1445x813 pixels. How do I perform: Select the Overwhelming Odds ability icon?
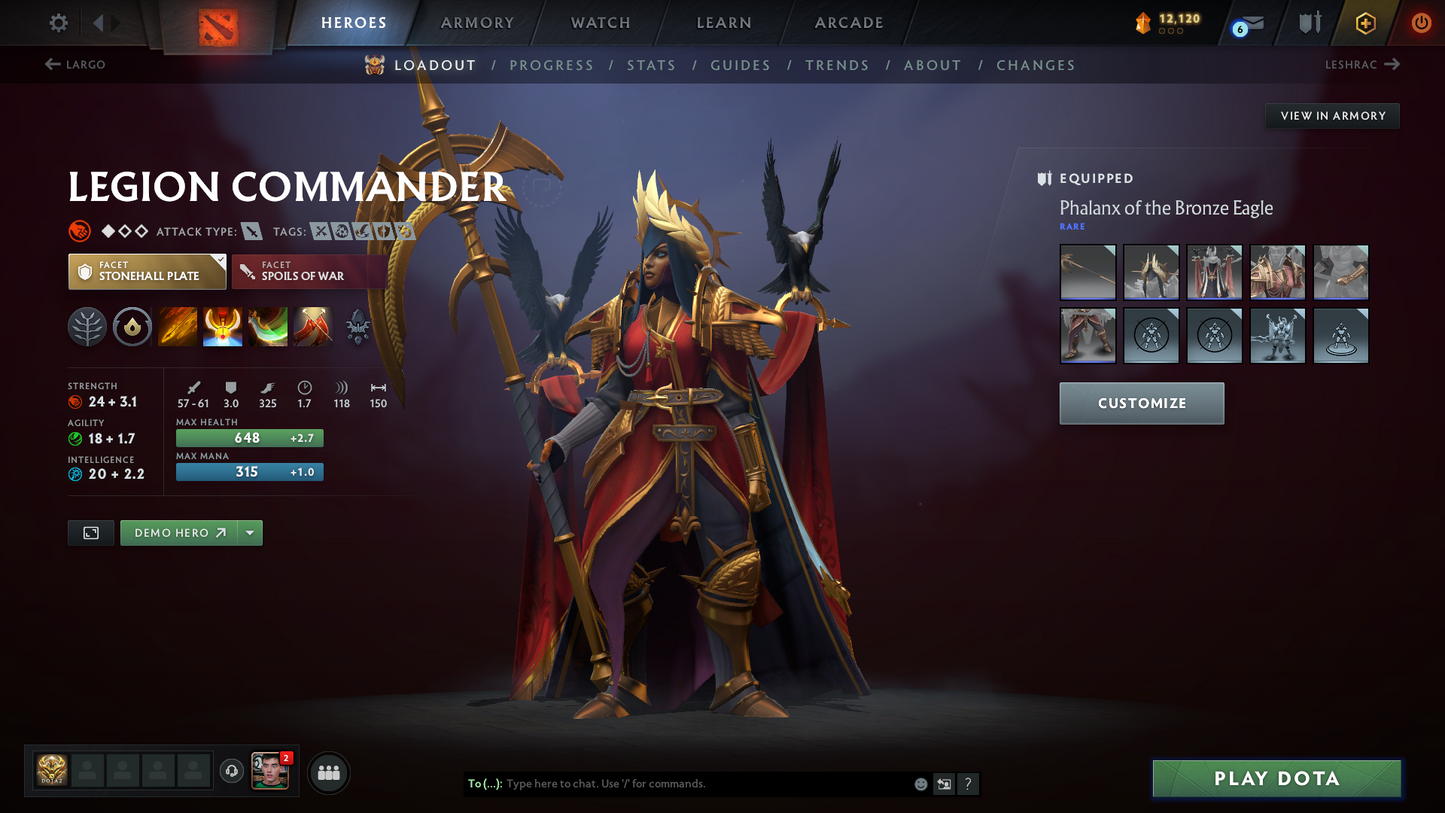click(177, 327)
